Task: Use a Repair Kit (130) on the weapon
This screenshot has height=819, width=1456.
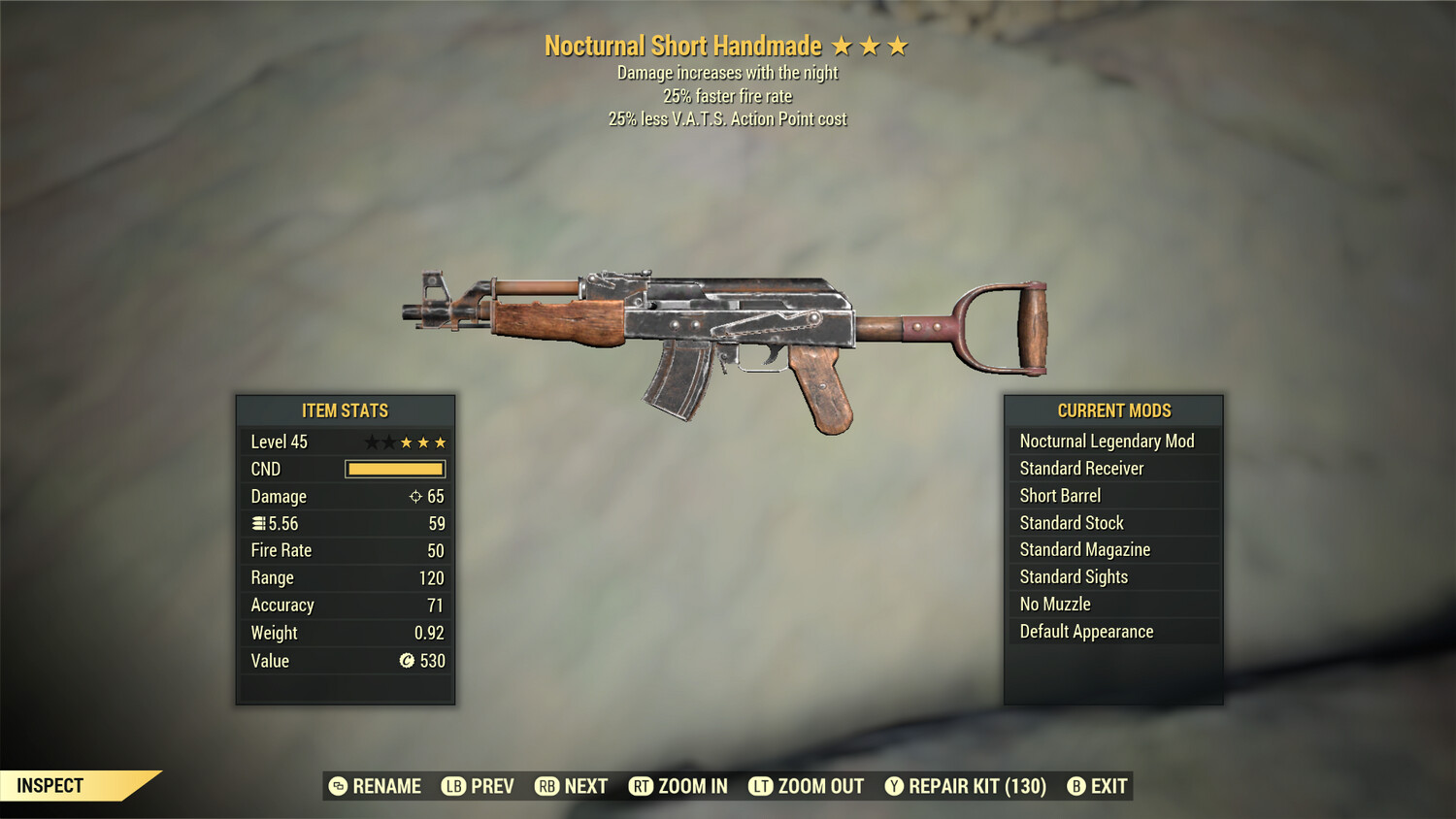Action: pos(966,786)
